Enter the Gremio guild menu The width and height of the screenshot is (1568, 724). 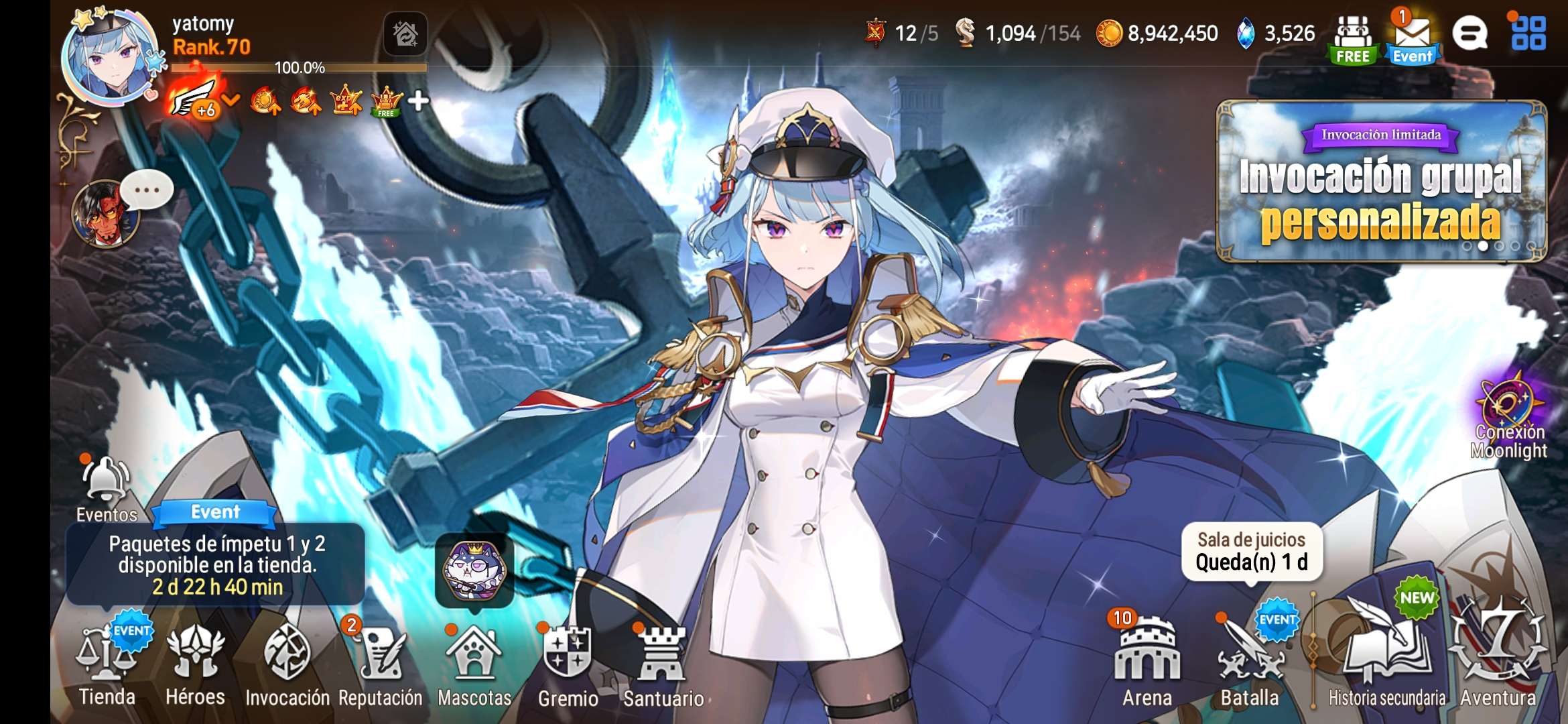pos(568,664)
